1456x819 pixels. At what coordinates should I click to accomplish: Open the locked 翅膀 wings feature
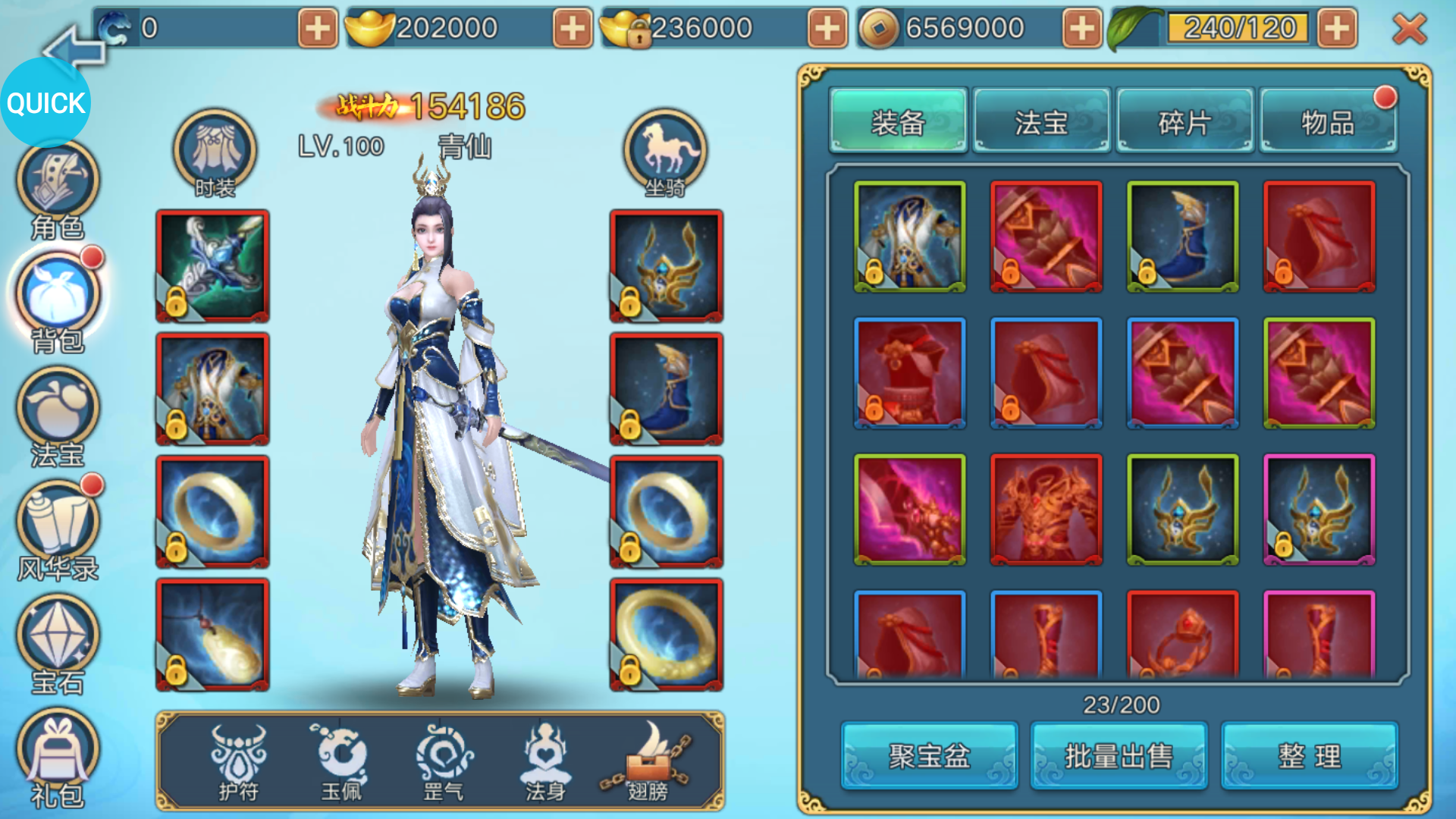click(648, 761)
